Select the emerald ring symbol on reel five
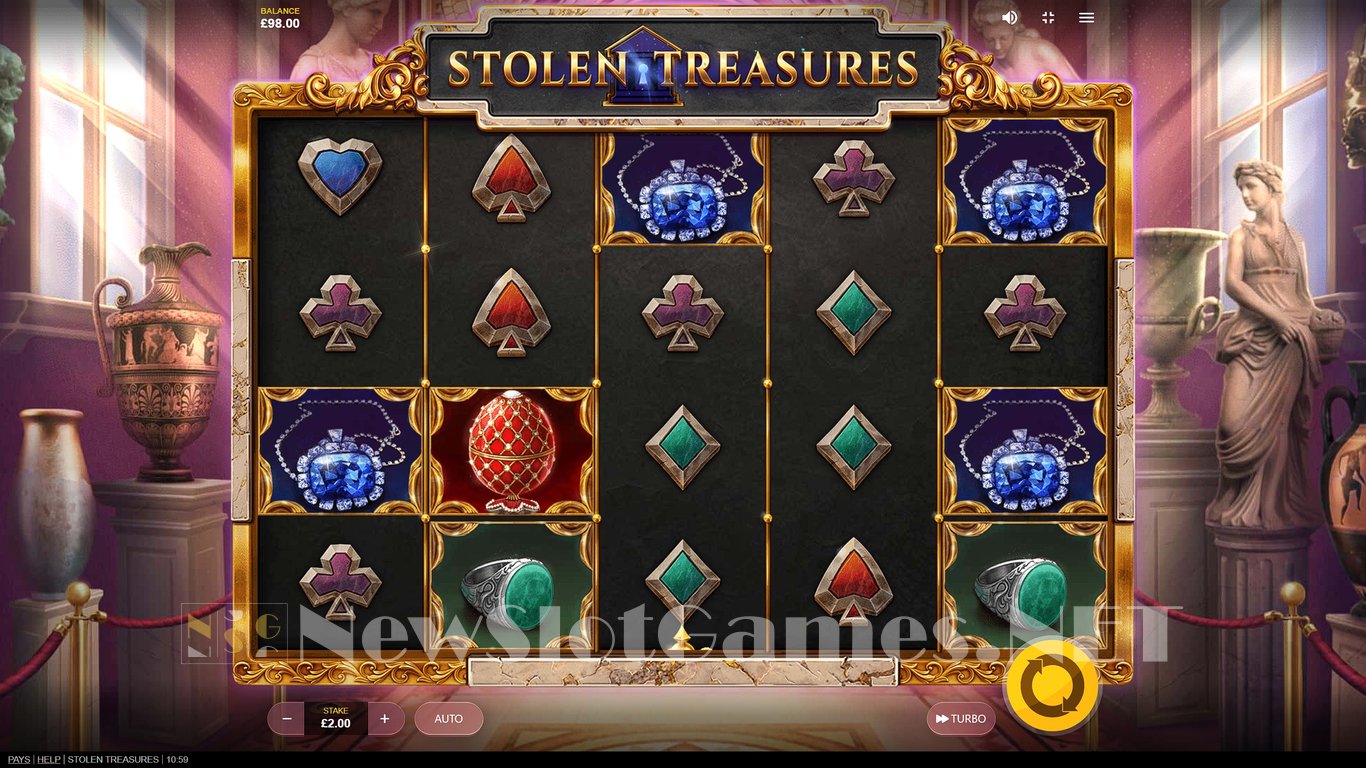The height and width of the screenshot is (768, 1366). pyautogui.click(x=1026, y=588)
